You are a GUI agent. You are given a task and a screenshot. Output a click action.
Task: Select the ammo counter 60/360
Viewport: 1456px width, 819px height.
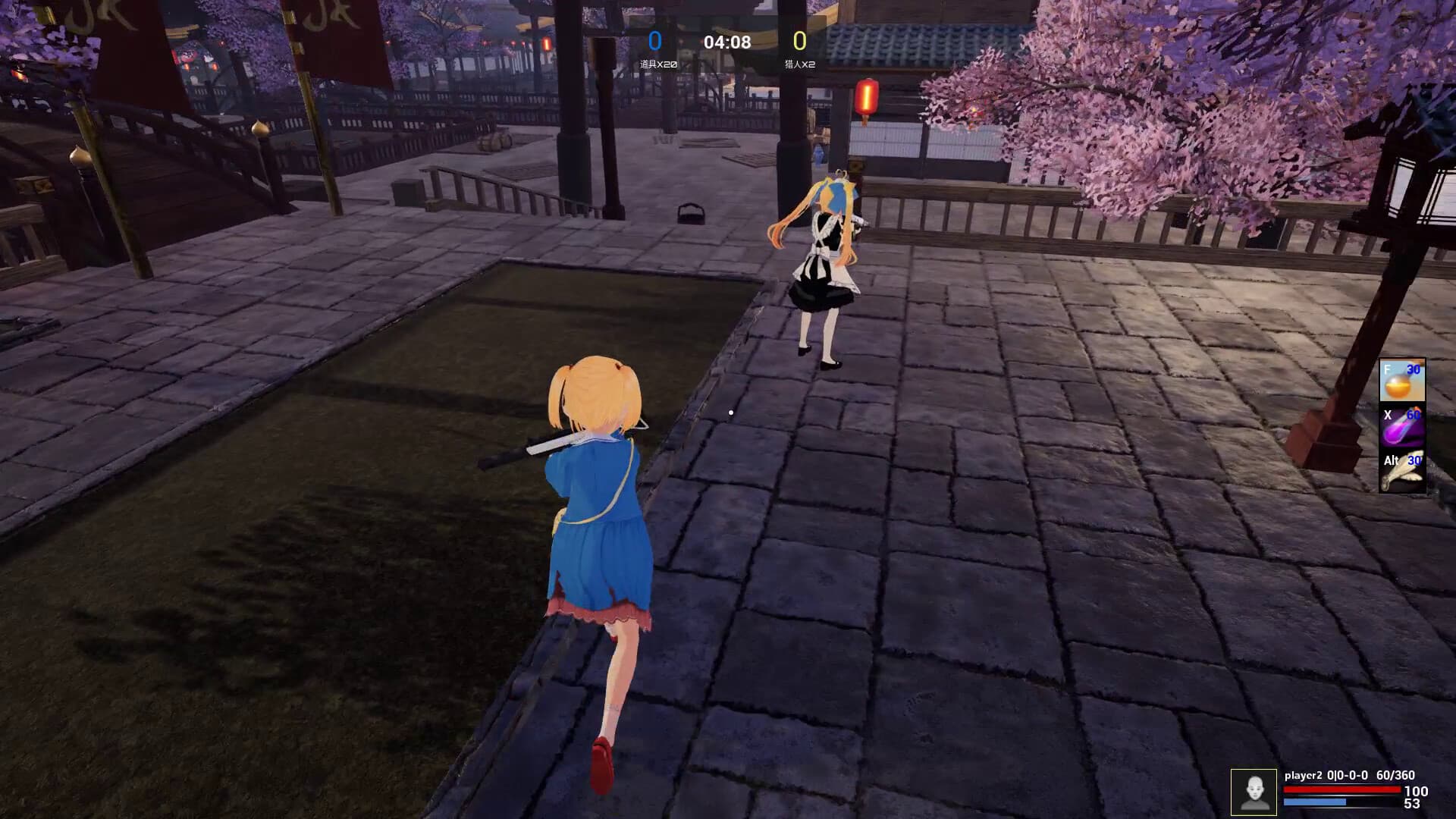[x=1395, y=776]
